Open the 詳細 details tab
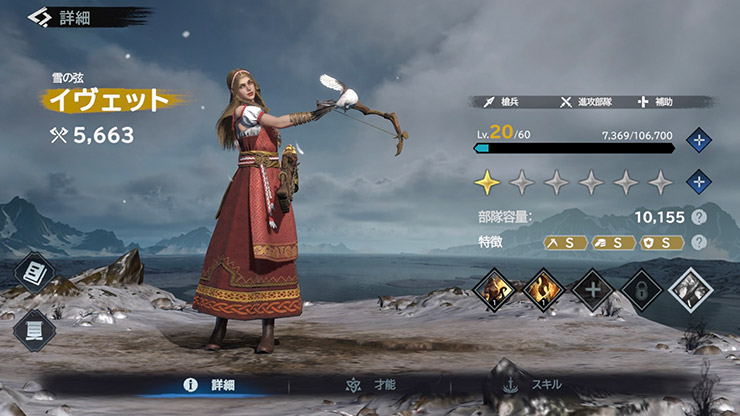Image resolution: width=740 pixels, height=416 pixels. click(215, 384)
